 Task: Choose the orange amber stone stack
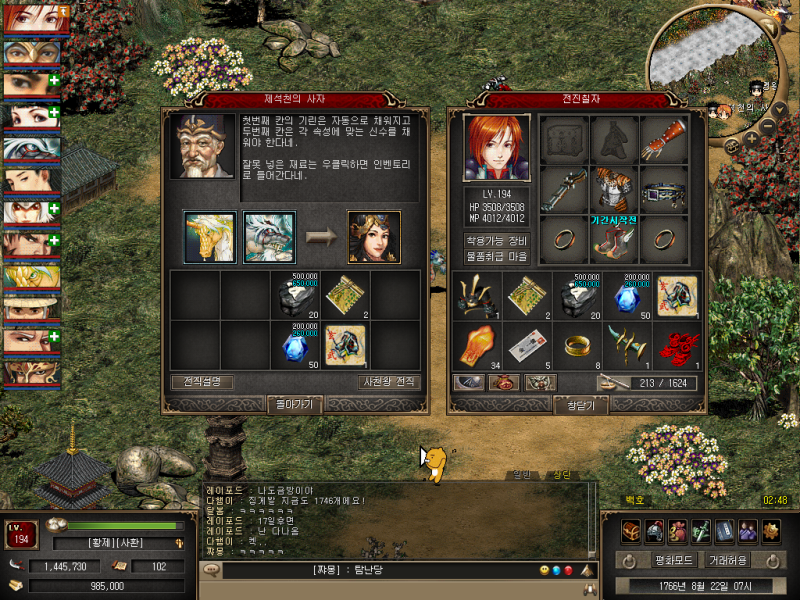[x=477, y=346]
